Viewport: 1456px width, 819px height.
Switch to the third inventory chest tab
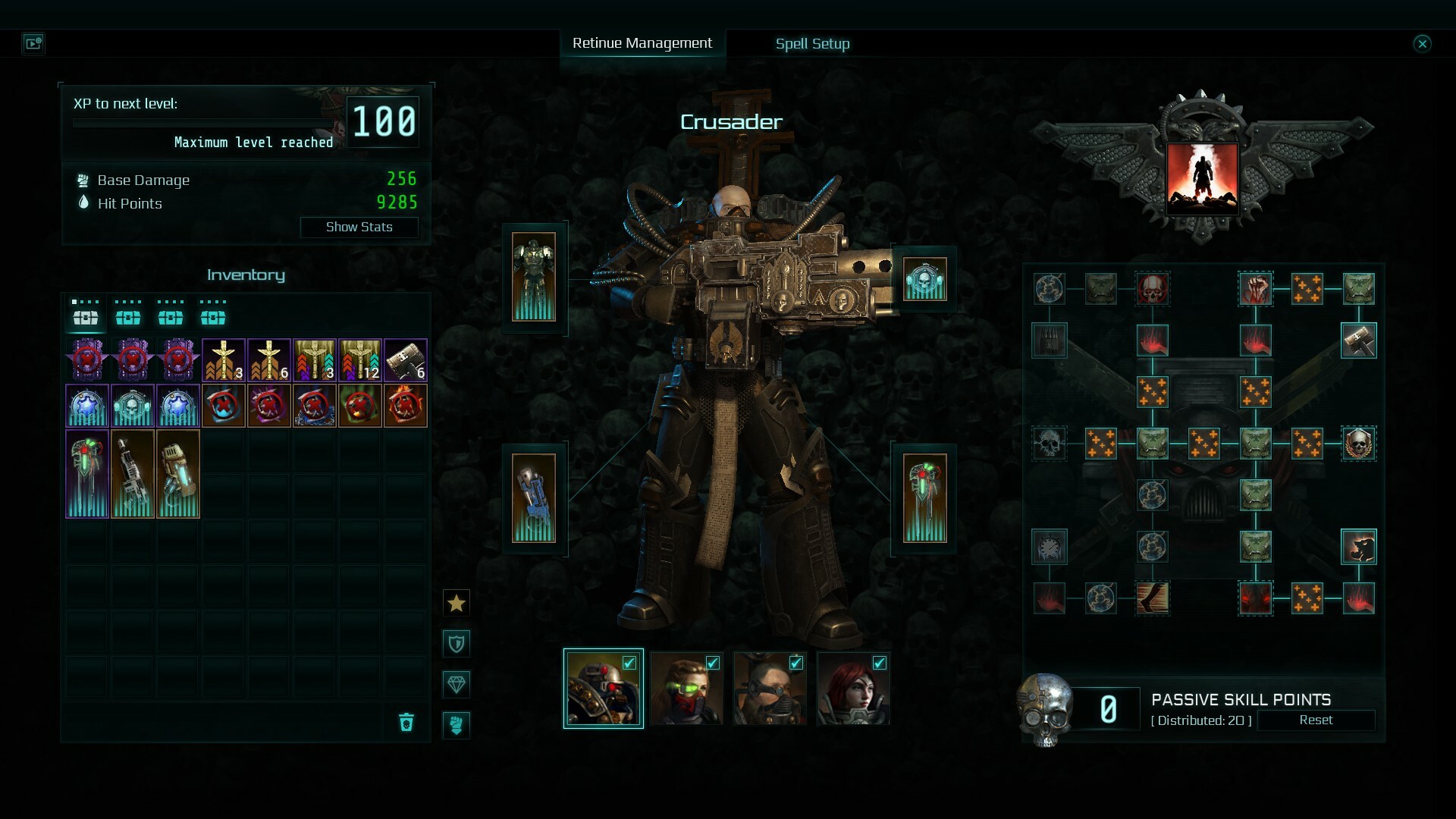[x=171, y=318]
